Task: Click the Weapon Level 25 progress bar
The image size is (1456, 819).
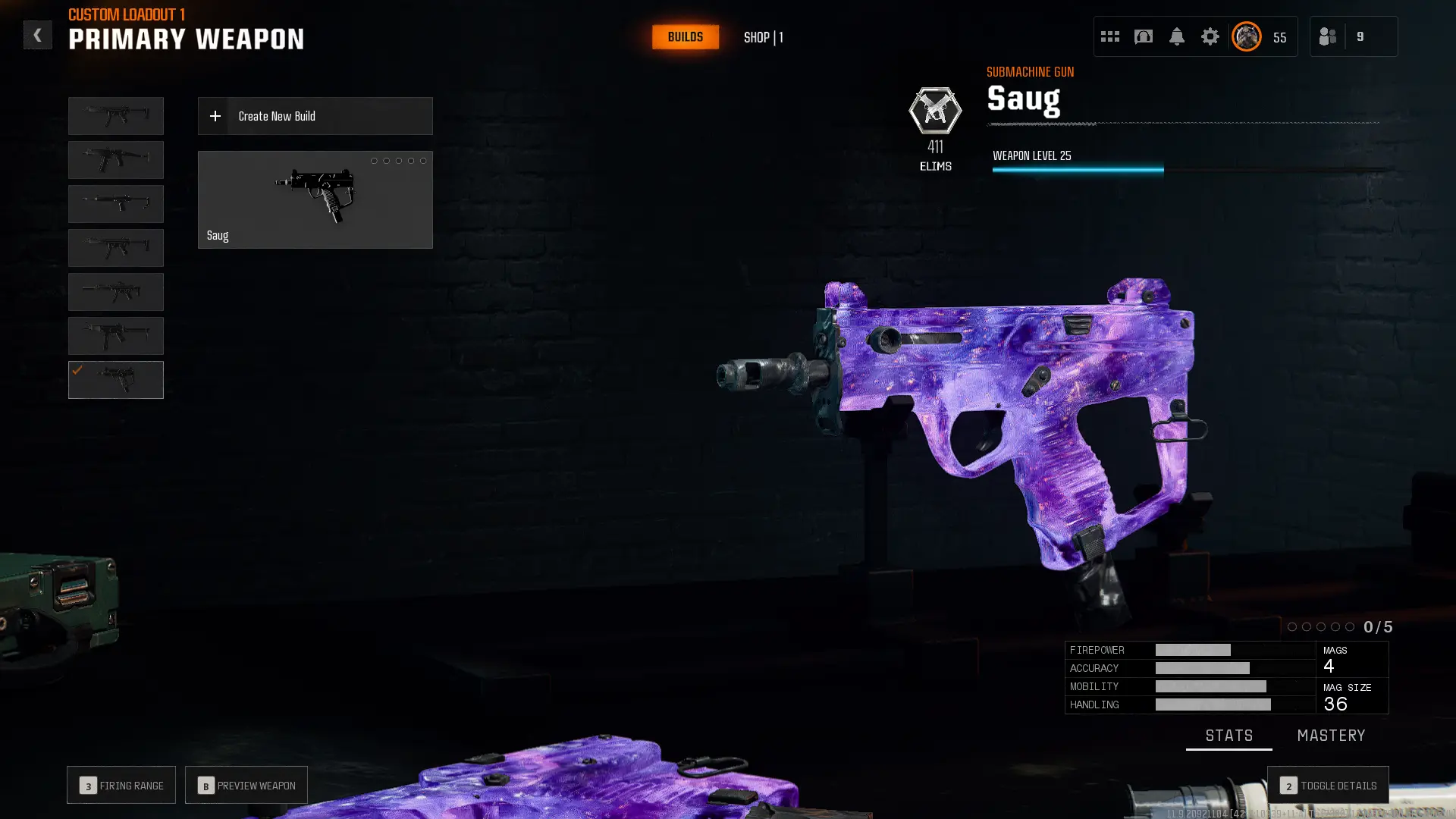Action: click(1077, 168)
